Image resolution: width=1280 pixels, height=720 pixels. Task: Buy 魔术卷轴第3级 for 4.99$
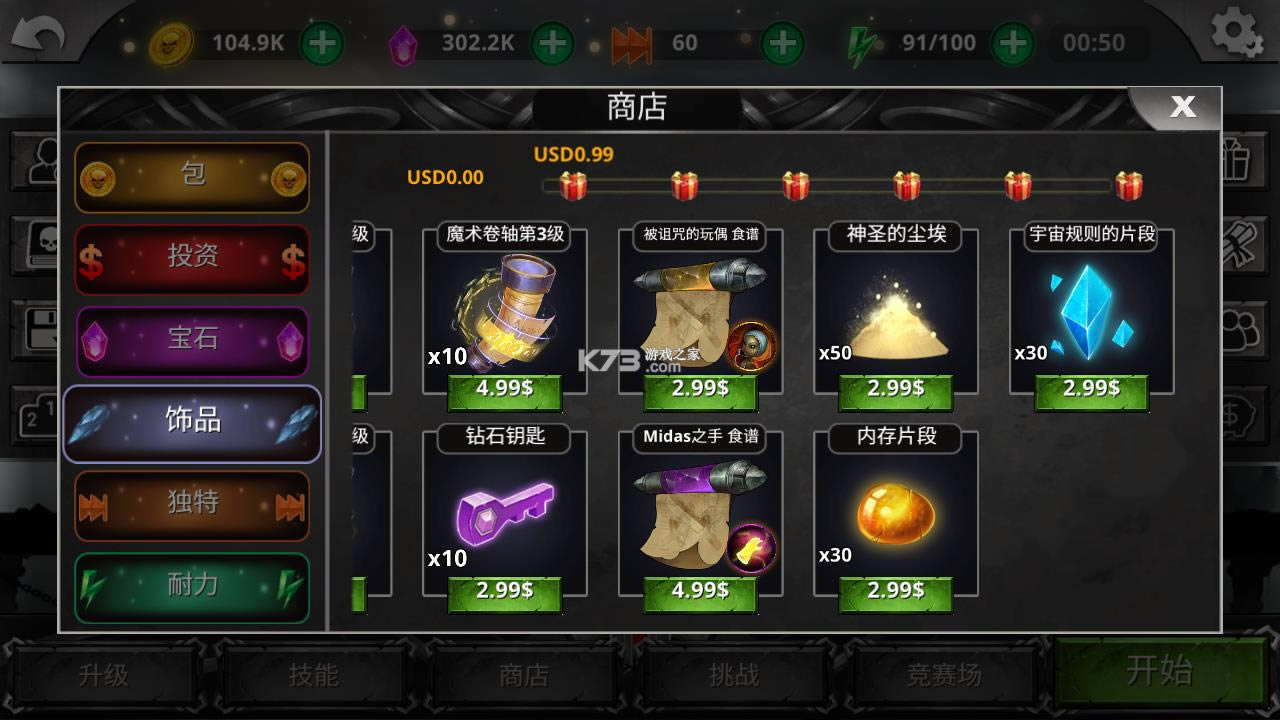click(x=504, y=390)
